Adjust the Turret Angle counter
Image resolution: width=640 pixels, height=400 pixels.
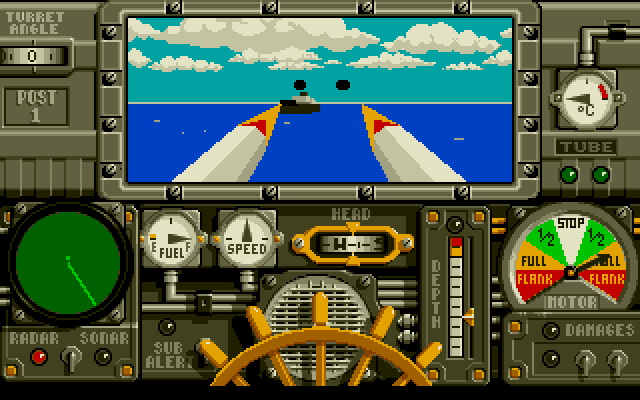(x=33, y=55)
